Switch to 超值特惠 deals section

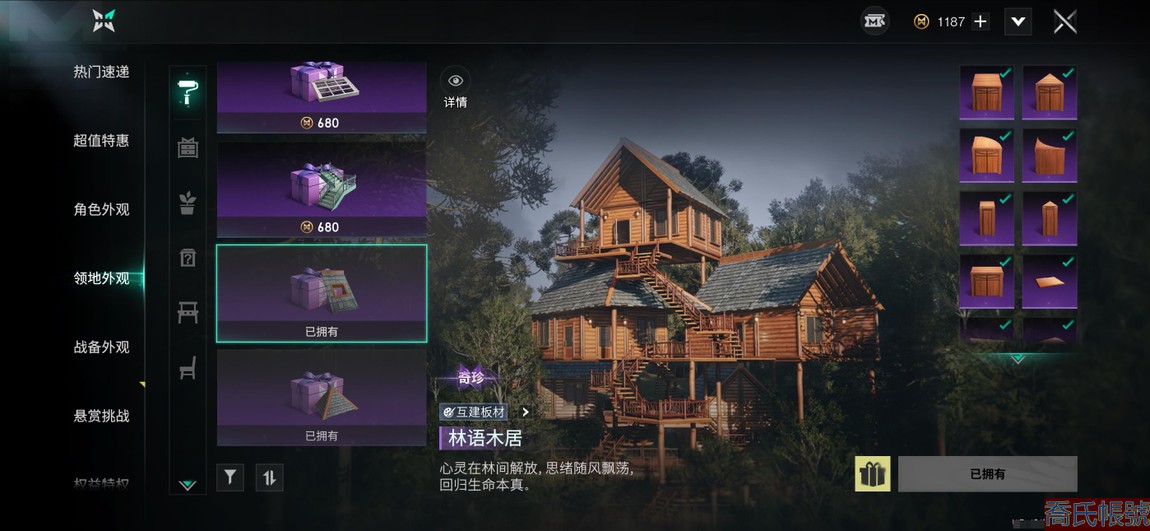pos(101,141)
